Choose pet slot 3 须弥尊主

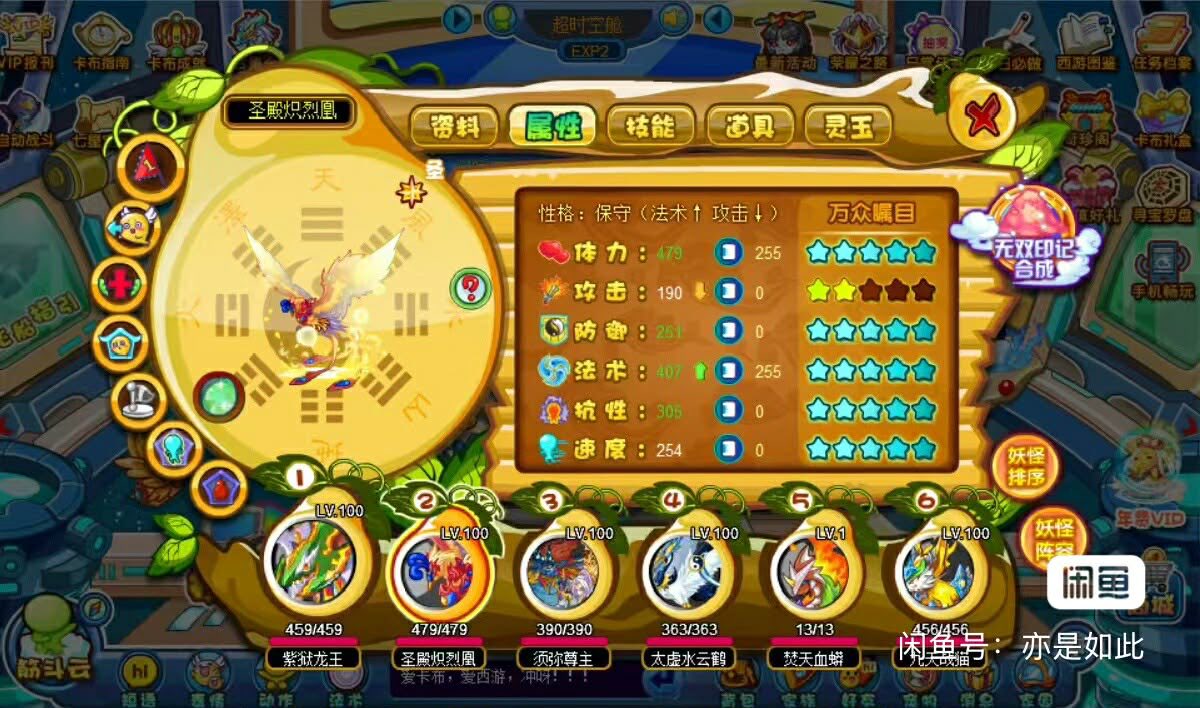tap(560, 570)
